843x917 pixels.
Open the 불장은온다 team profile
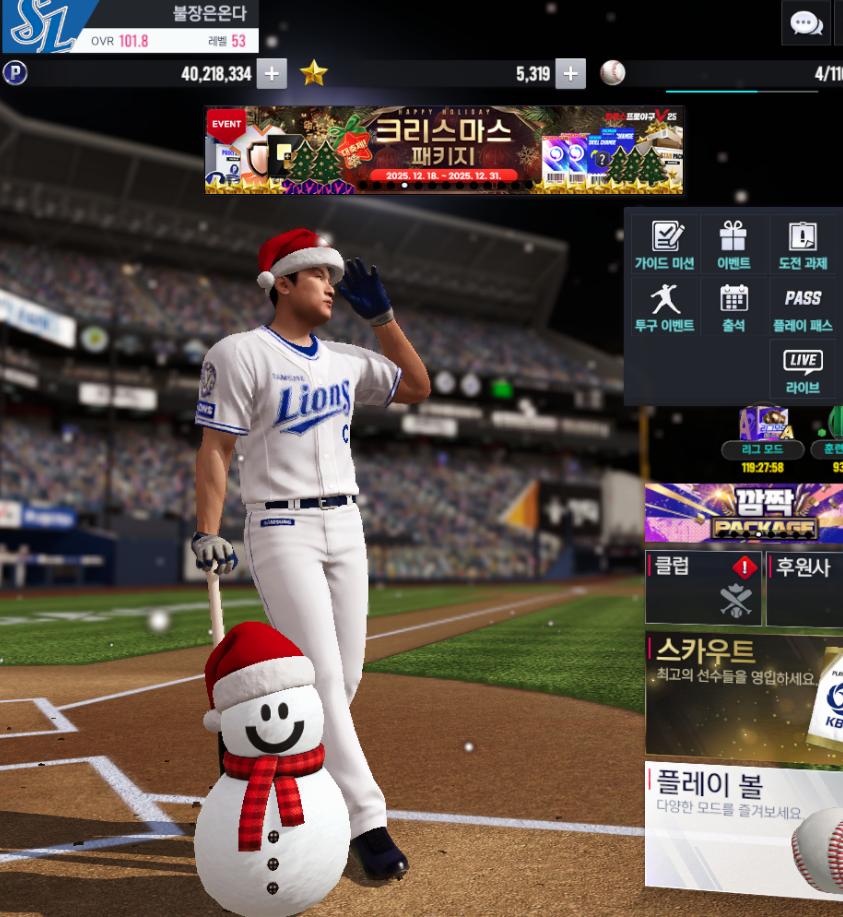pos(130,27)
